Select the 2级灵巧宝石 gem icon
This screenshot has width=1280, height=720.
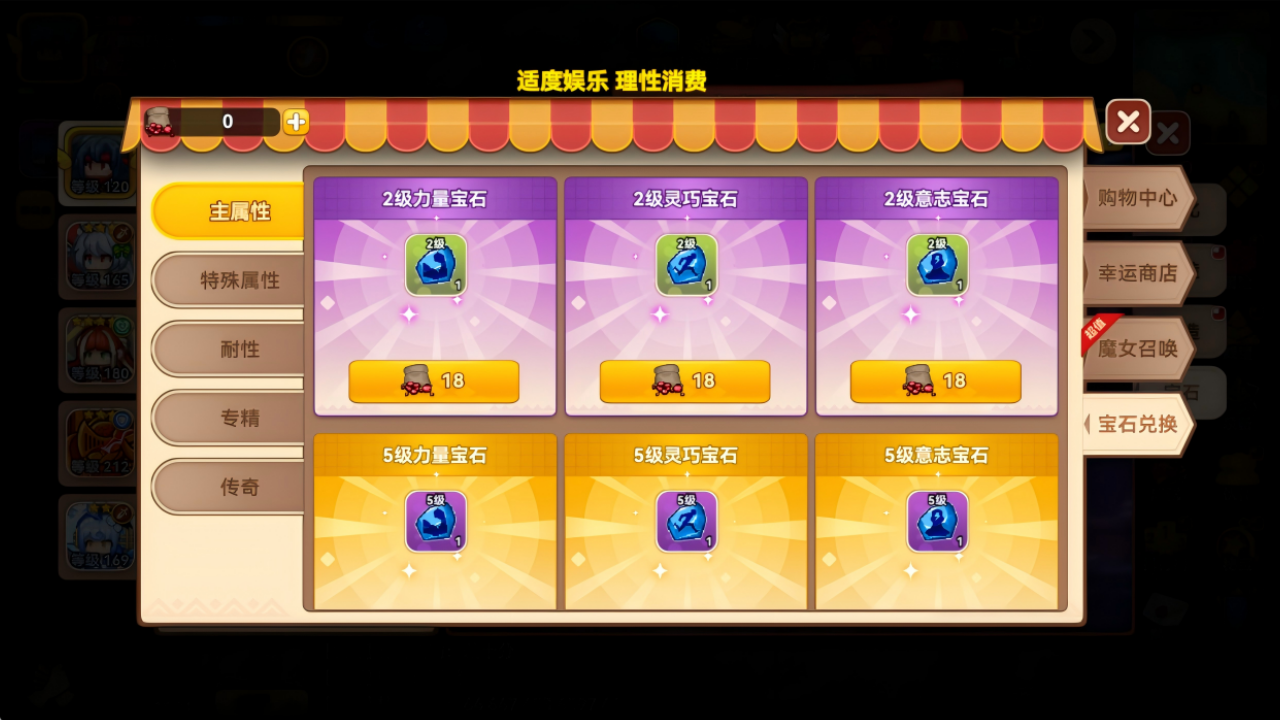tap(686, 263)
